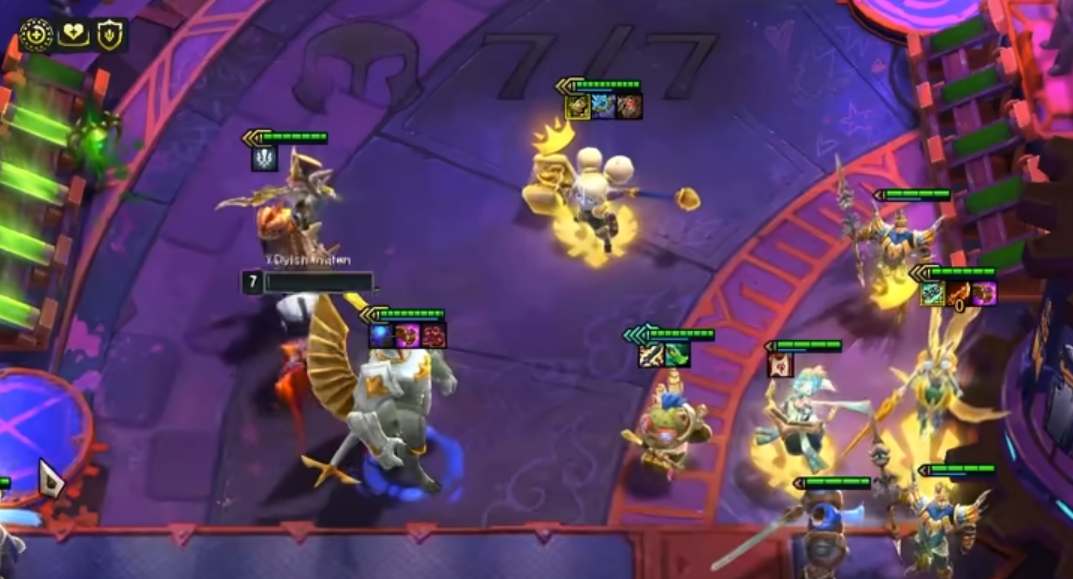Viewport: 1073px width, 579px height.
Task: Select the golden shield augment icon
Action: pyautogui.click(x=110, y=35)
